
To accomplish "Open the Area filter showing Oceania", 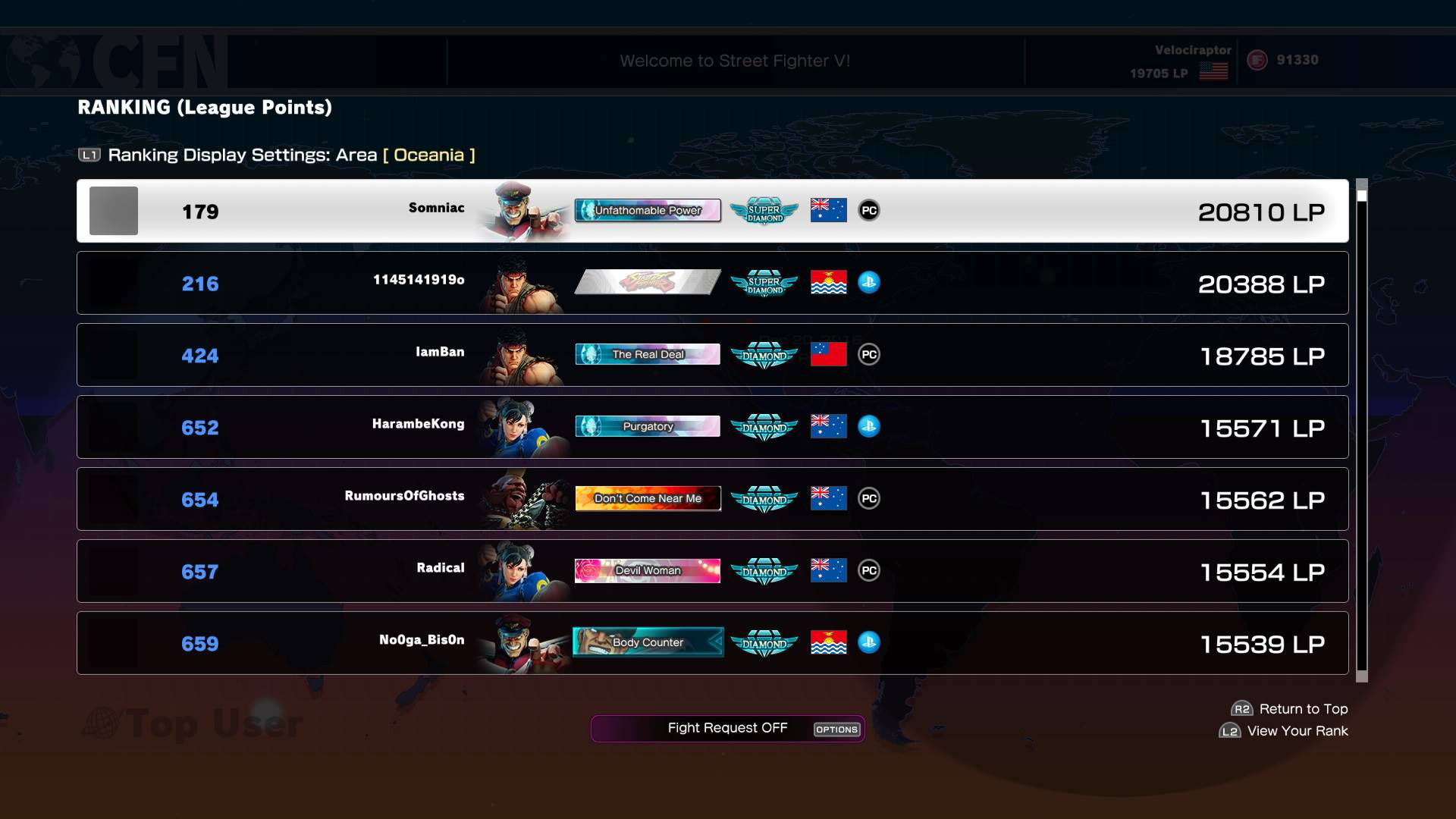I will click(428, 155).
